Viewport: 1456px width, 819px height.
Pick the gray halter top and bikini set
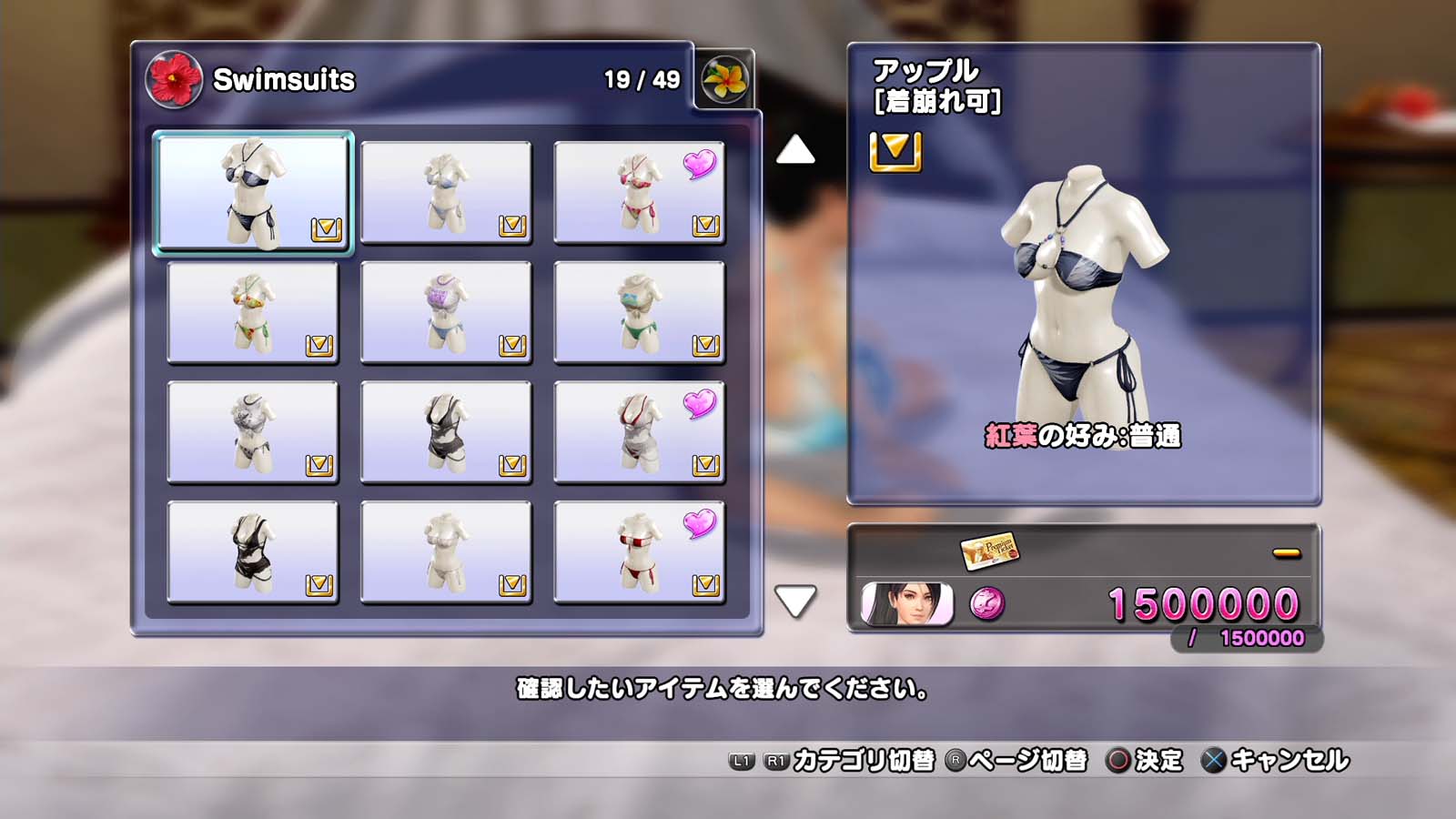click(x=252, y=432)
